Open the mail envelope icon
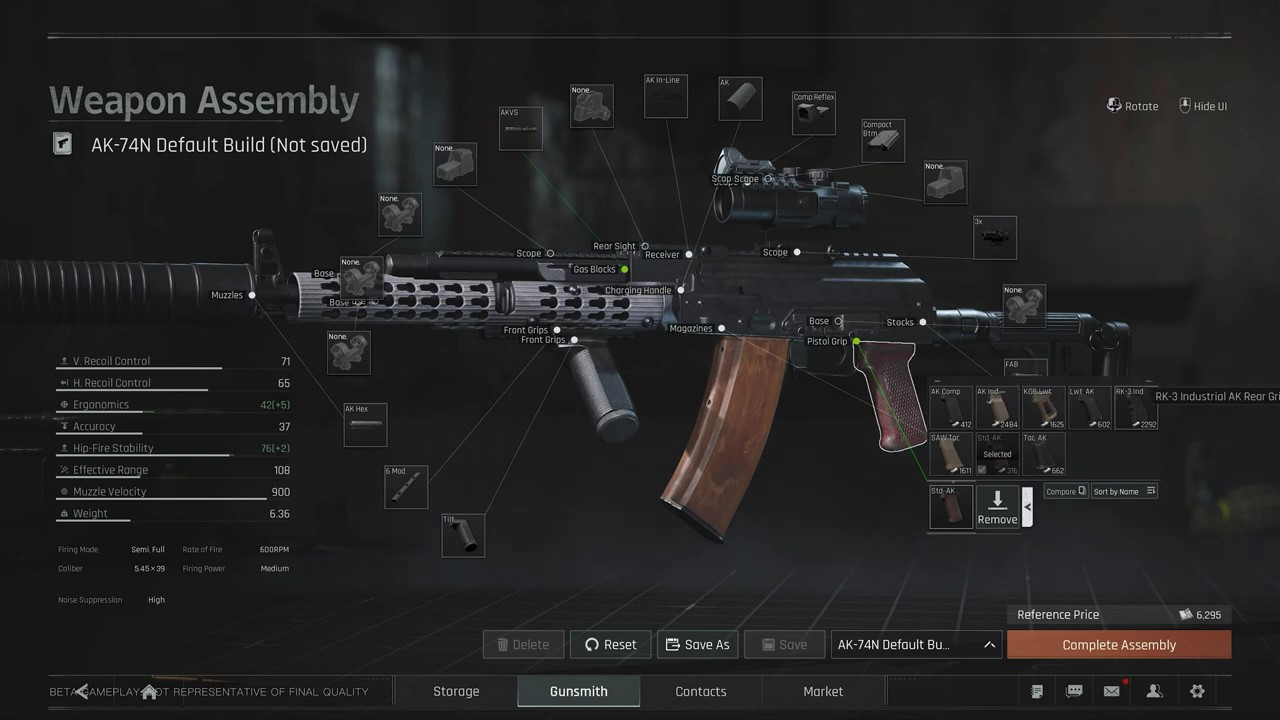 pyautogui.click(x=1111, y=691)
